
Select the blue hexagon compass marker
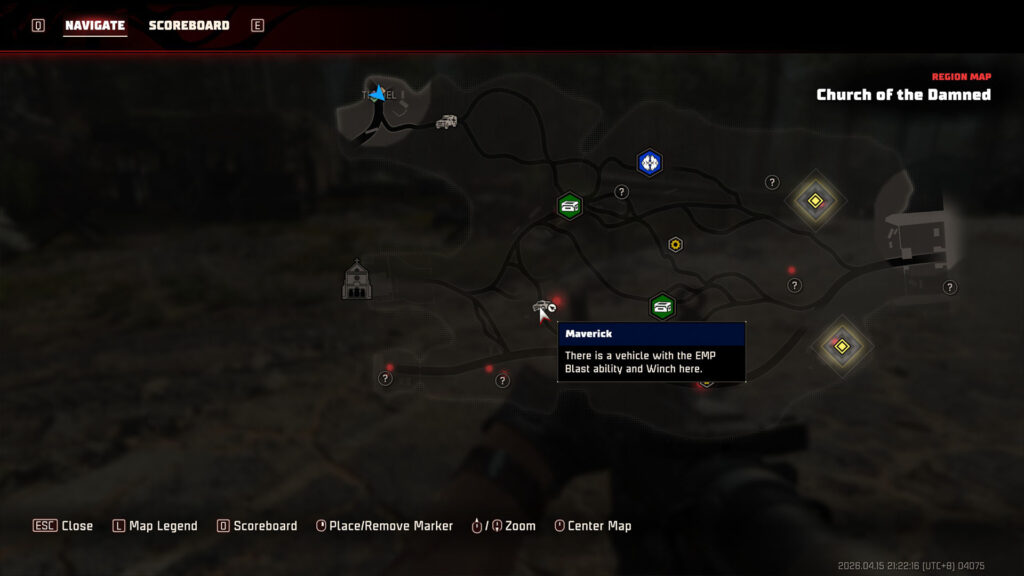tap(650, 162)
